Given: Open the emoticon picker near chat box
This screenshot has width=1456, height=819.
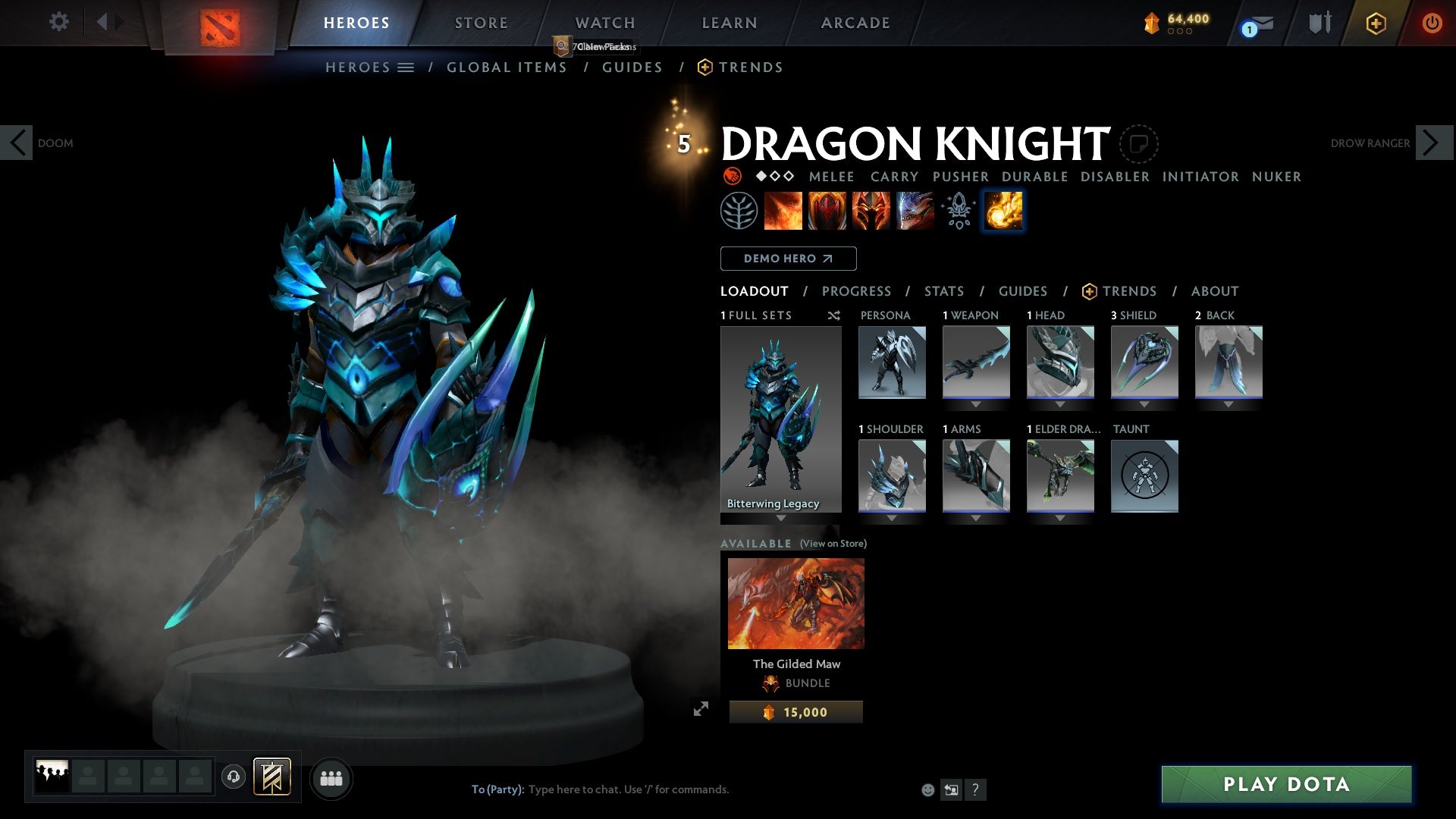Looking at the screenshot, I should (927, 789).
